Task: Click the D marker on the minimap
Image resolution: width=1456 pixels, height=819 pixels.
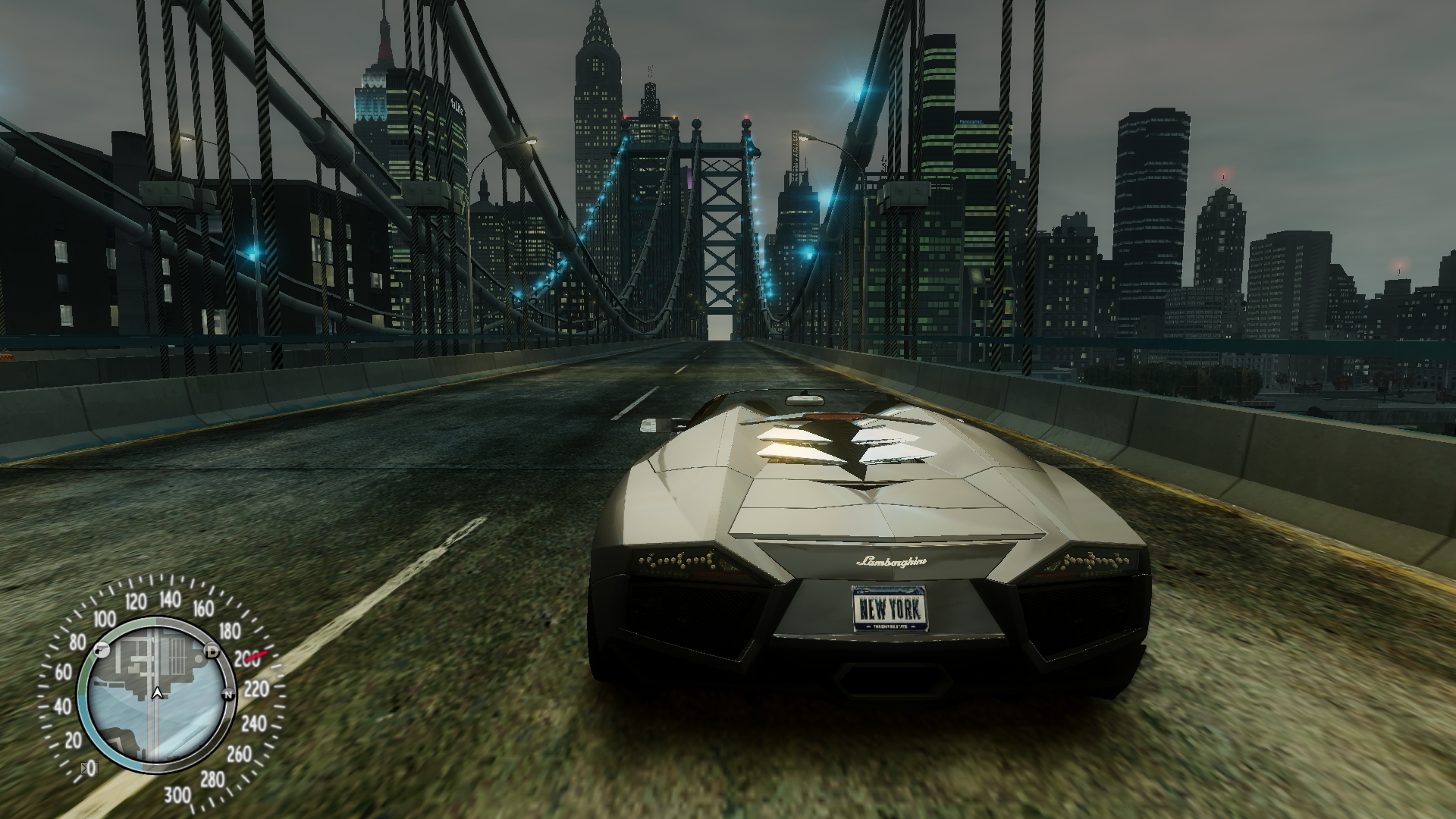Action: click(212, 651)
